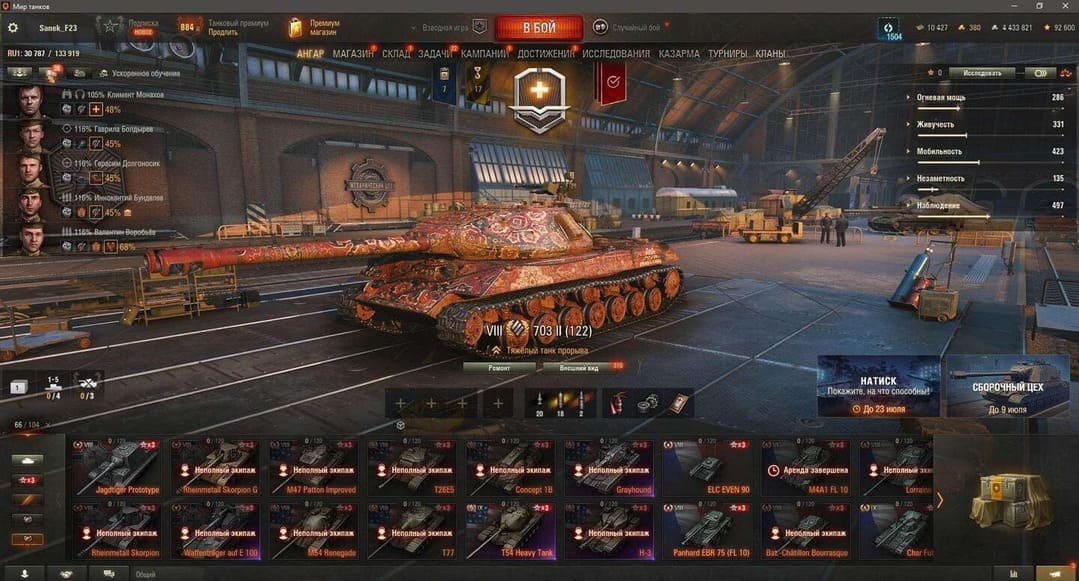Open the СКЛАД depot tab
The image size is (1079, 581).
pyautogui.click(x=396, y=54)
